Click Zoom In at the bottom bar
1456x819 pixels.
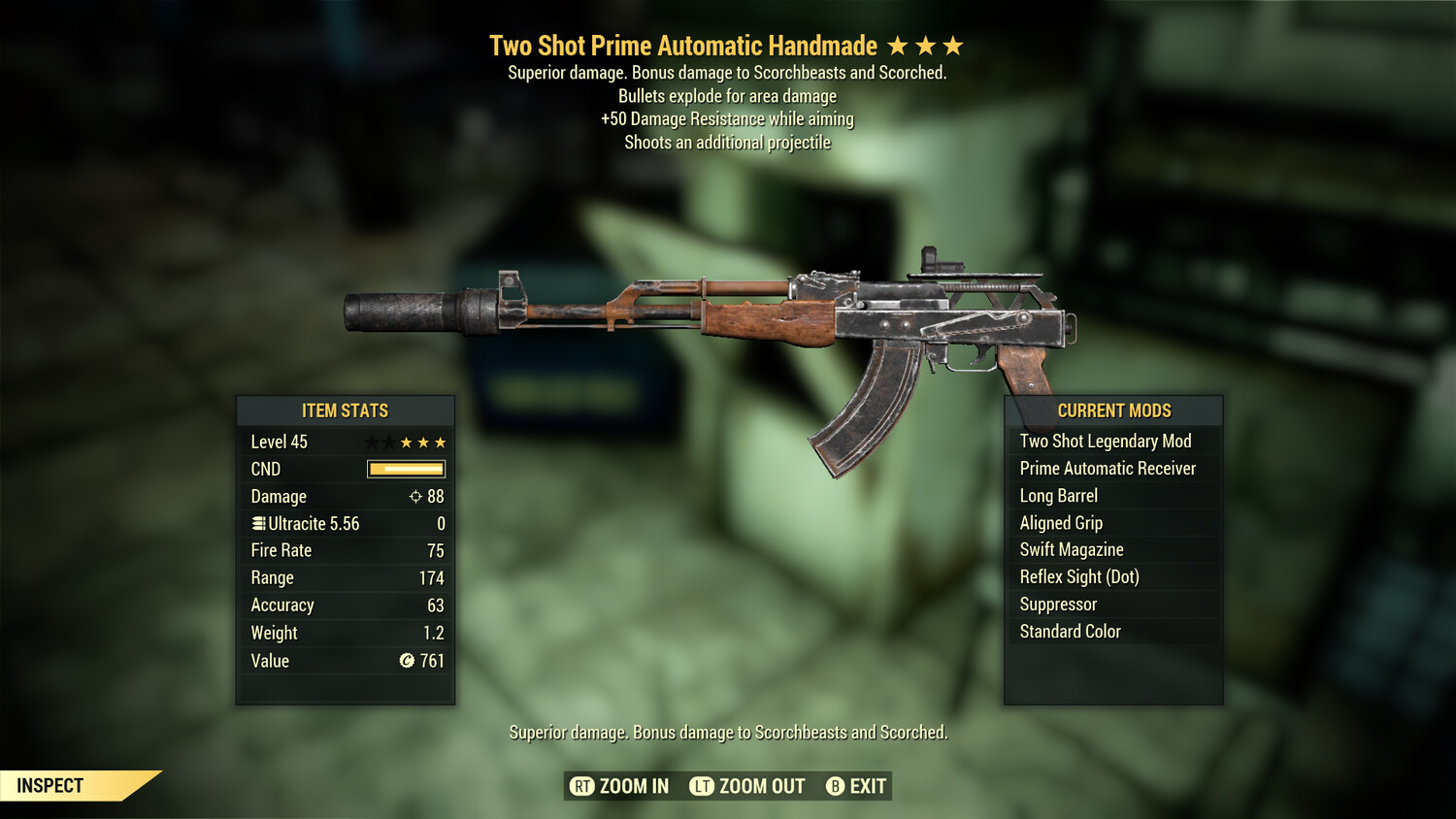633,786
